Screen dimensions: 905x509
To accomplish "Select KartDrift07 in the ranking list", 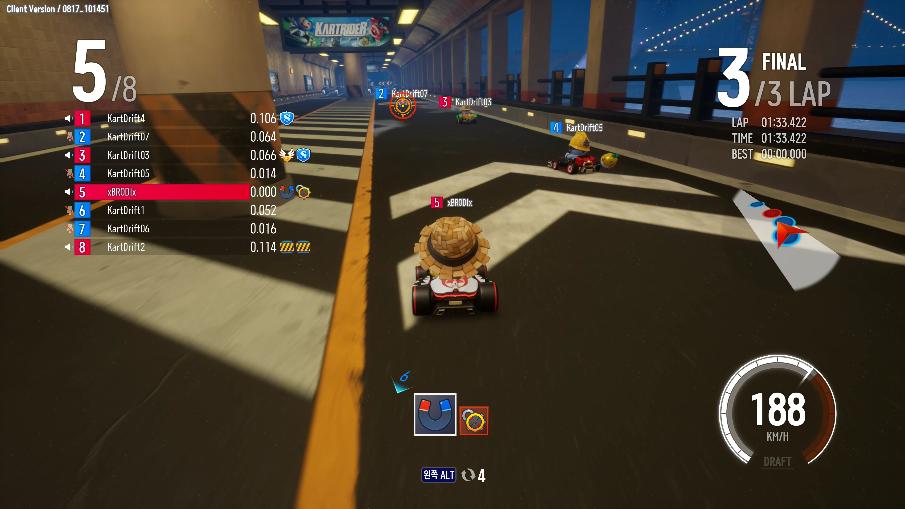I will point(160,137).
